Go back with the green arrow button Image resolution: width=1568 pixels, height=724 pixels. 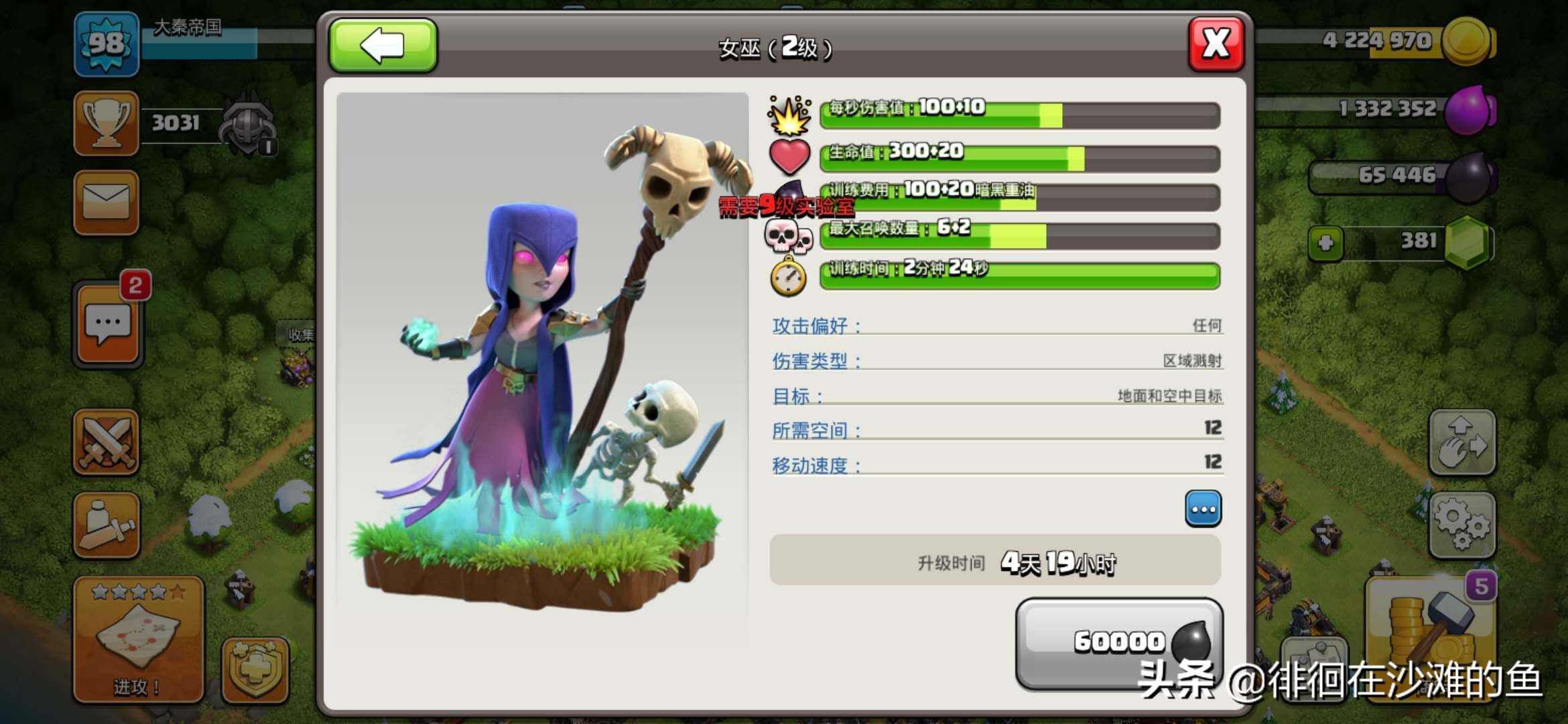click(383, 45)
